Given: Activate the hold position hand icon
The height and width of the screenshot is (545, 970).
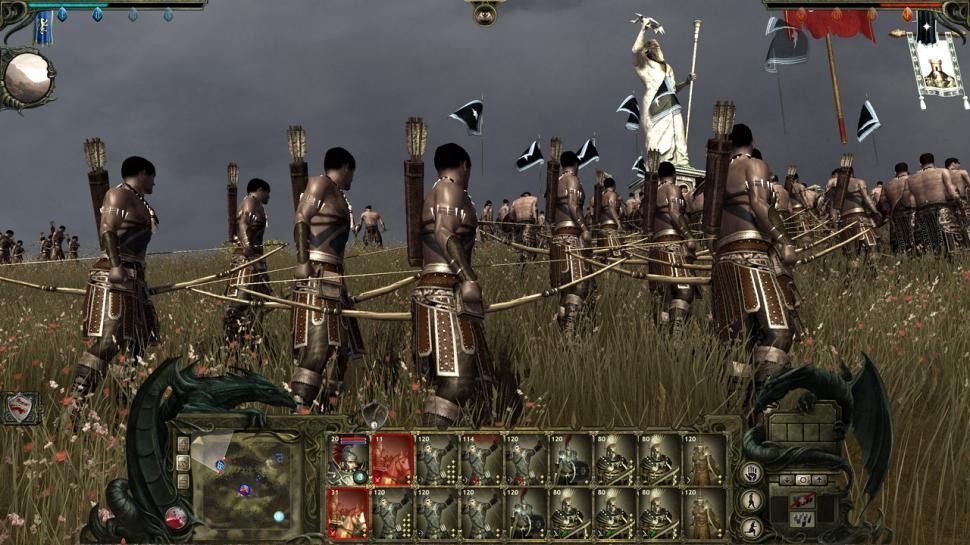Looking at the screenshot, I should [x=753, y=473].
